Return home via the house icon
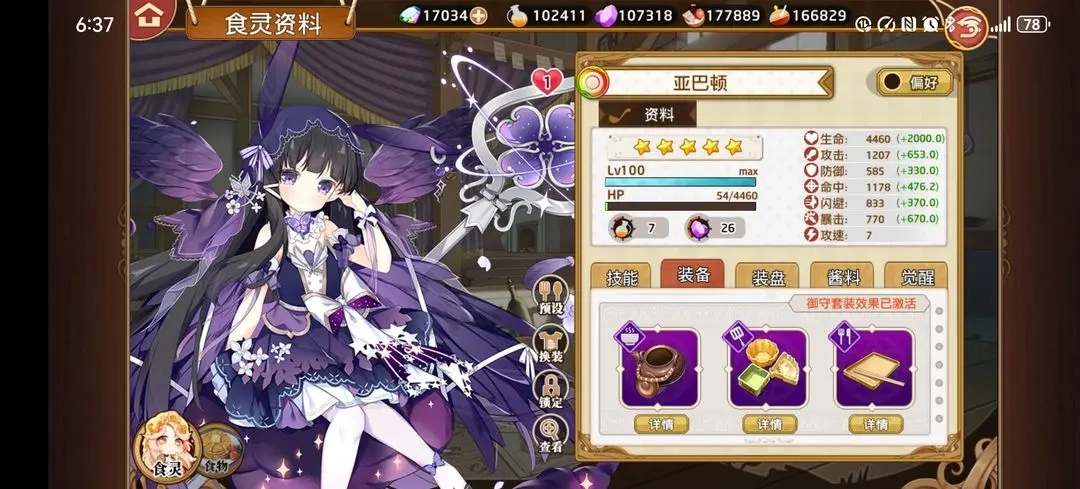The image size is (1080, 489). (152, 16)
